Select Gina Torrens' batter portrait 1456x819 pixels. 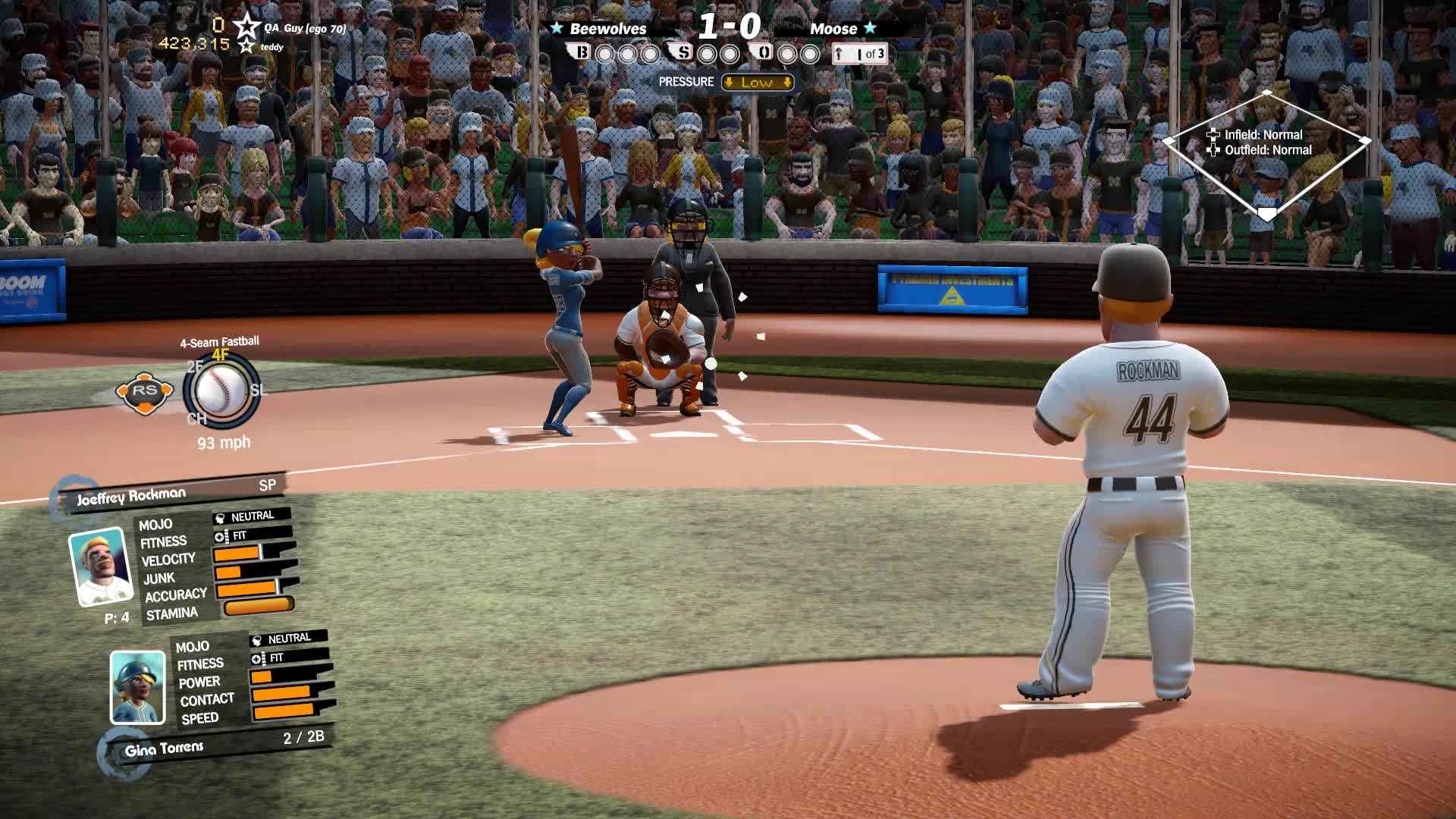tap(137, 687)
